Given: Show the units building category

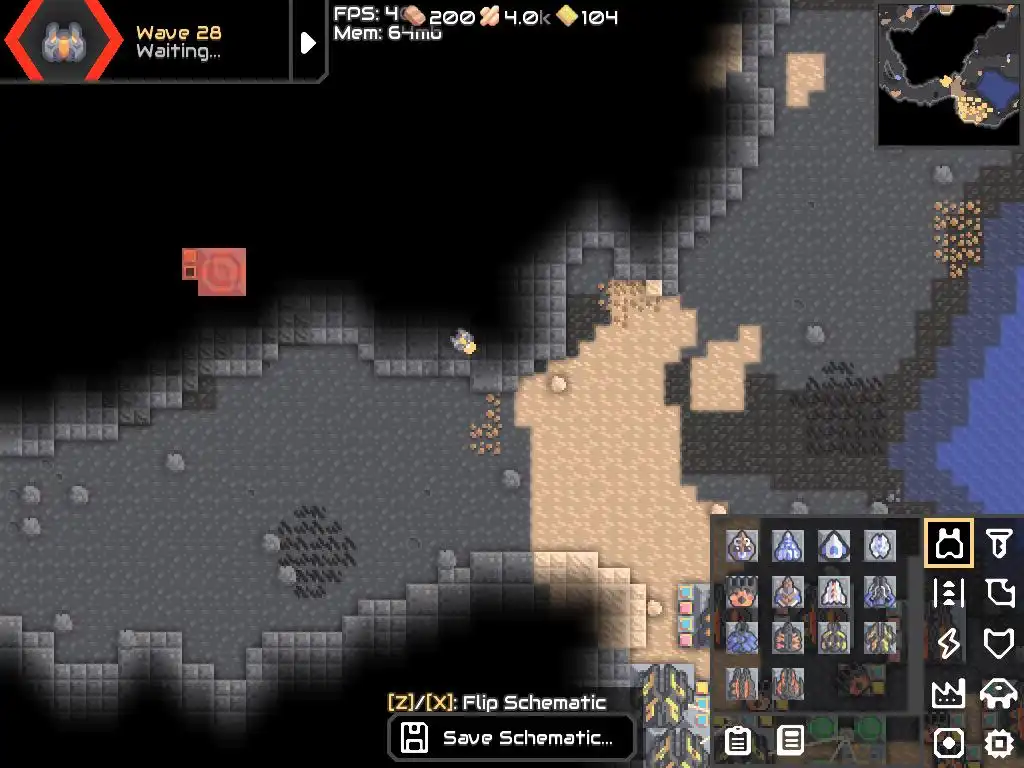Looking at the screenshot, I should tap(998, 693).
